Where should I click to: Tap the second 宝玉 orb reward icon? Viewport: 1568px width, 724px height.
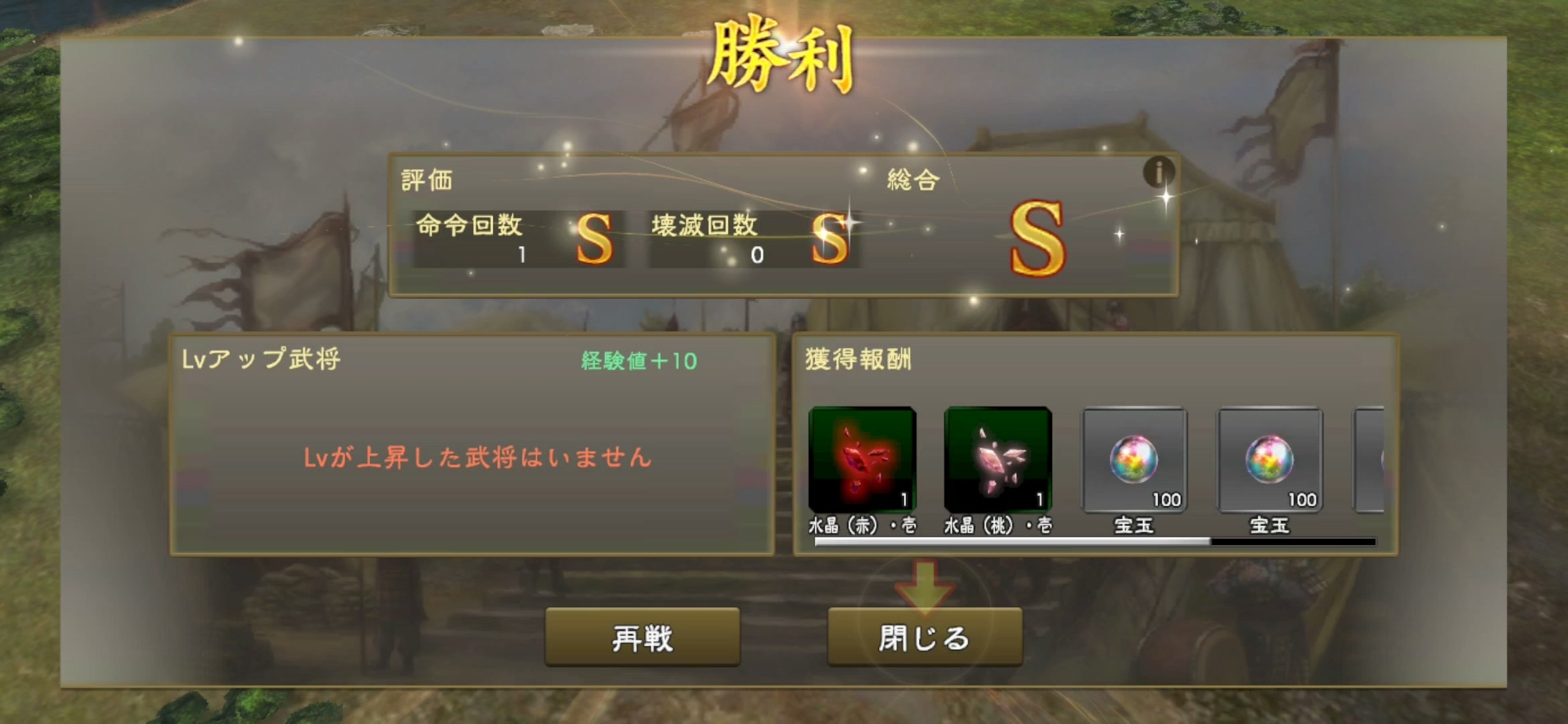[x=1270, y=458]
